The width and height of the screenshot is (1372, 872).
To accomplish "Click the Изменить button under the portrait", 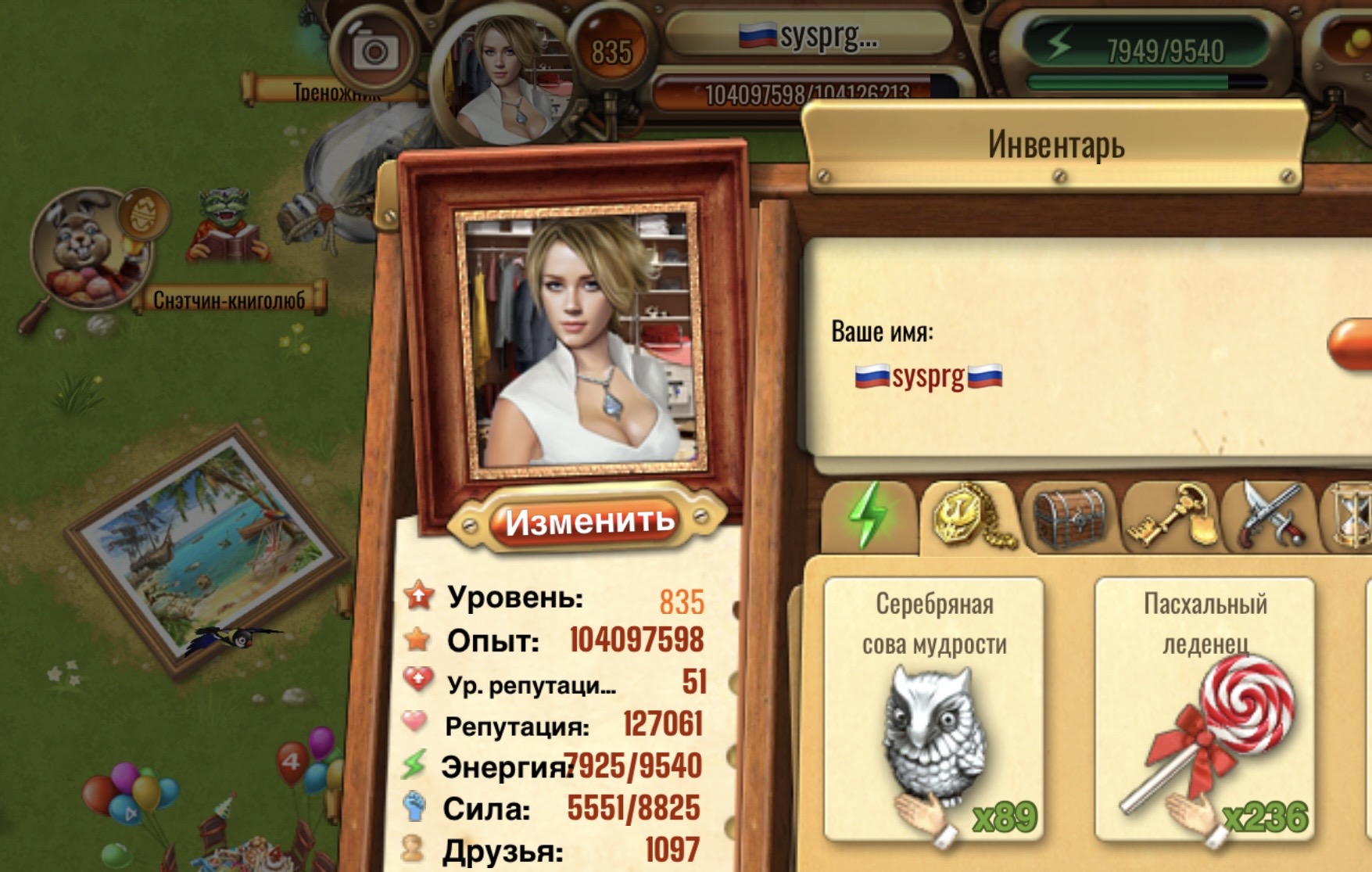I will (588, 522).
